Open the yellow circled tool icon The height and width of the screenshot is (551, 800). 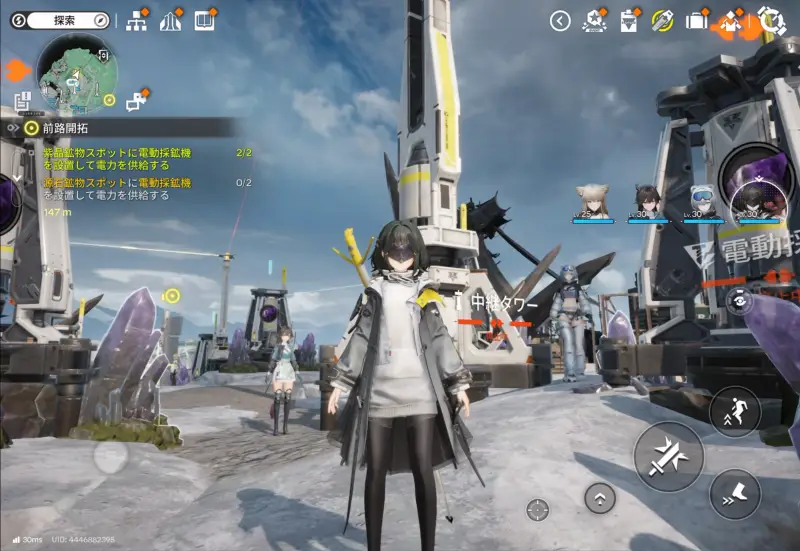(661, 20)
